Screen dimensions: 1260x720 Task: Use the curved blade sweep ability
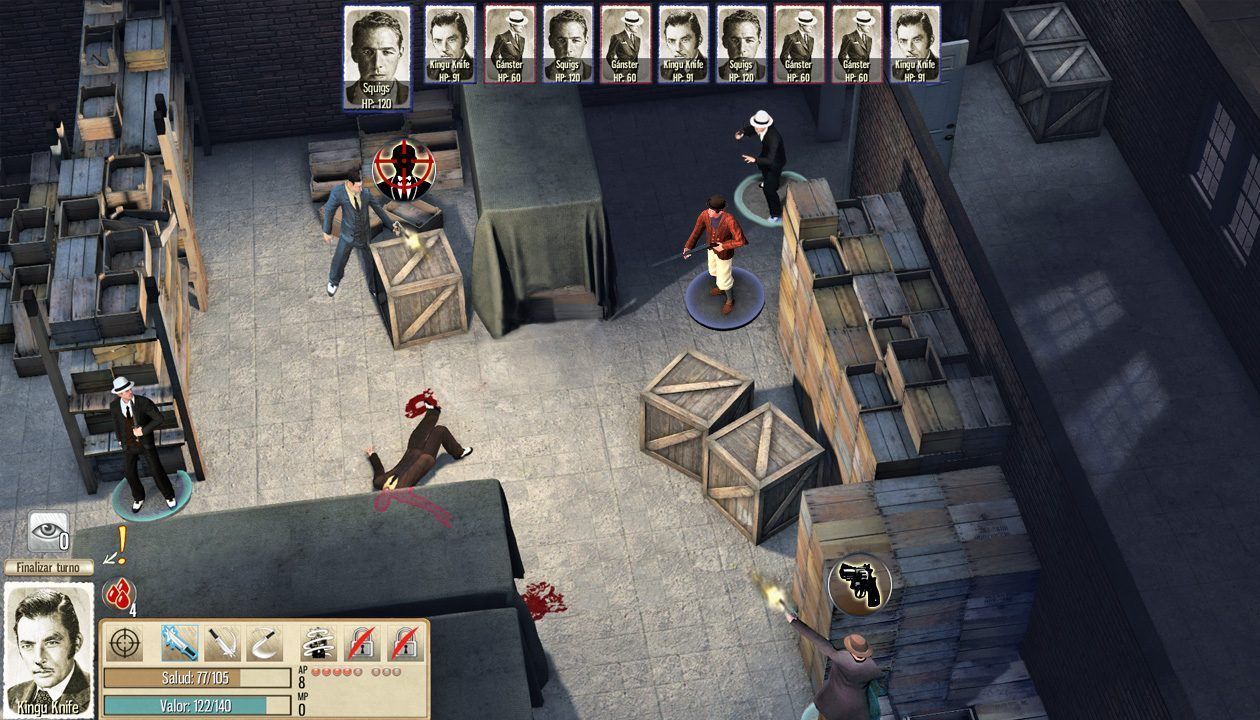click(x=264, y=643)
